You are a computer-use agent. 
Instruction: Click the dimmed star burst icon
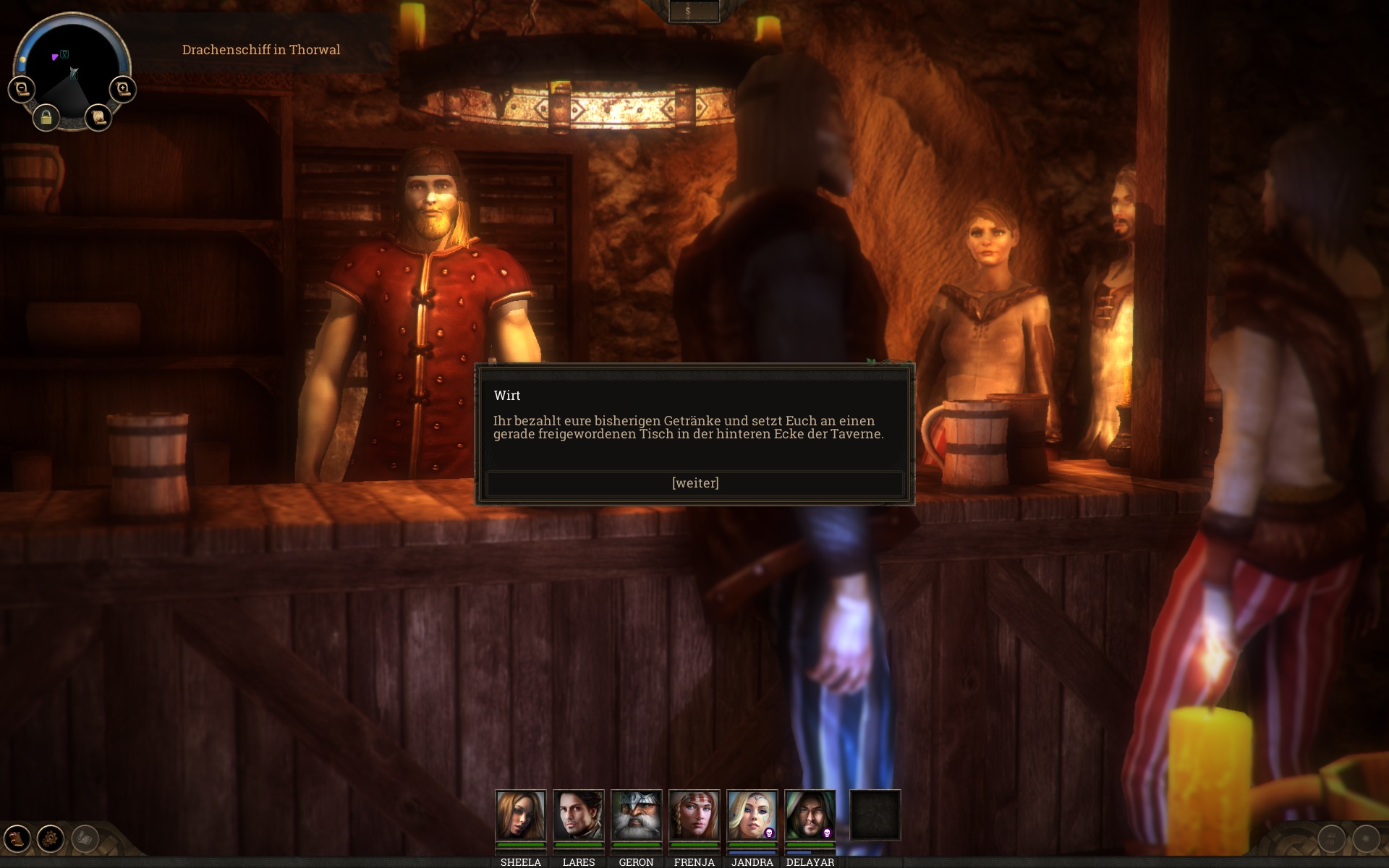point(1366,839)
